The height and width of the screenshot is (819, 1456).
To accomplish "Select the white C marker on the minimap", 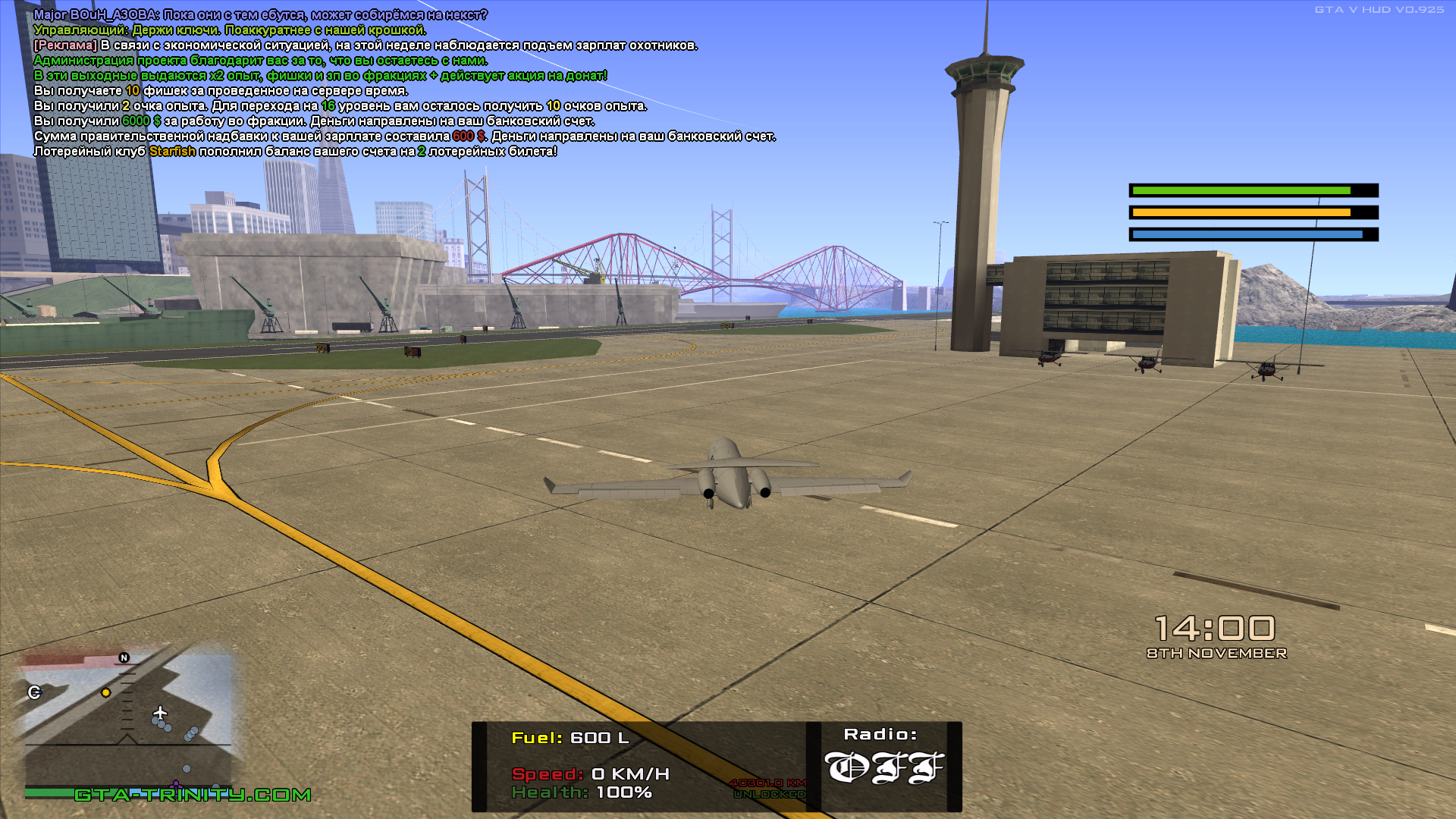I will click(x=34, y=692).
